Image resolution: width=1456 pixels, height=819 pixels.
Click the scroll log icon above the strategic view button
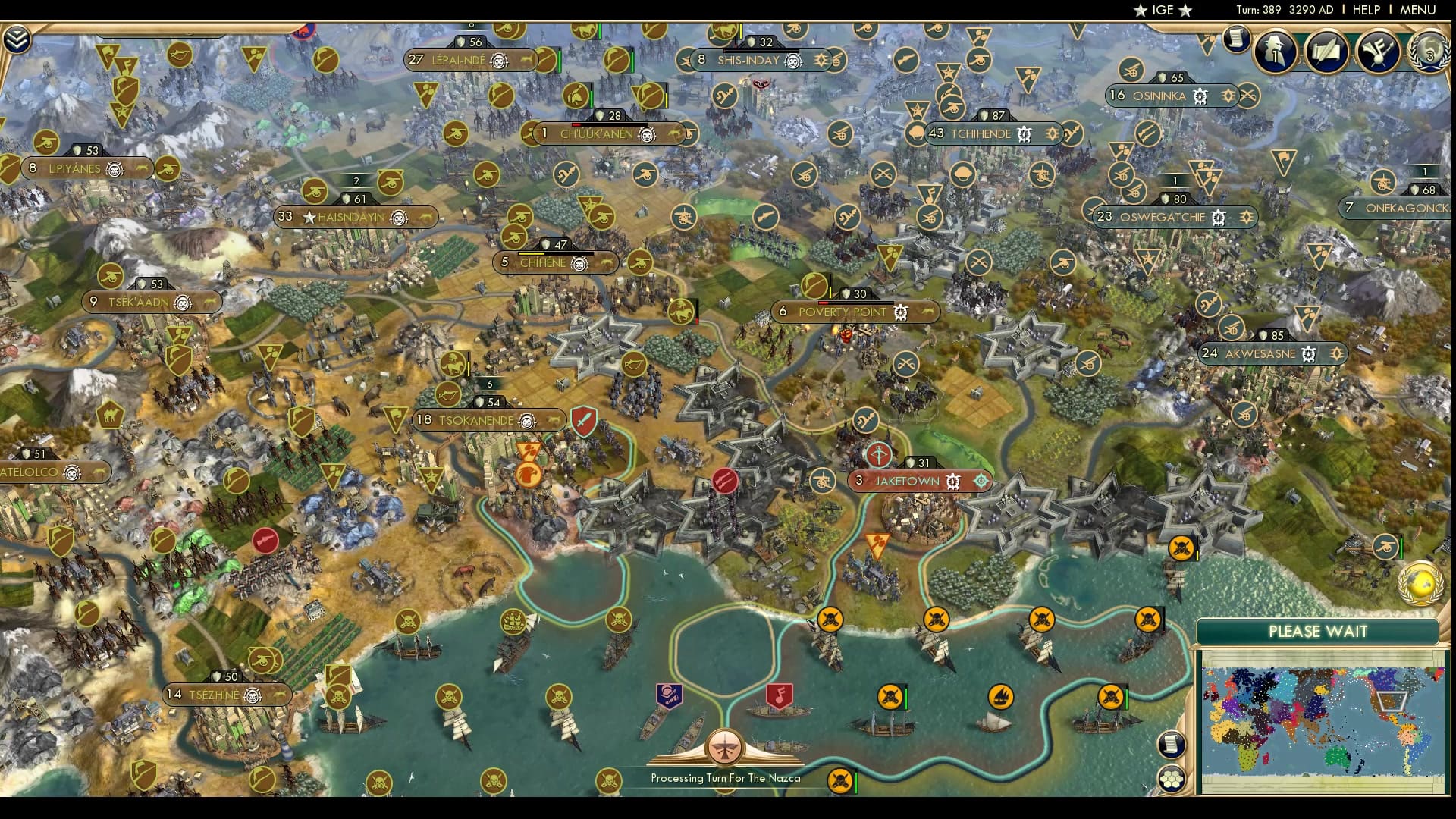1172,743
